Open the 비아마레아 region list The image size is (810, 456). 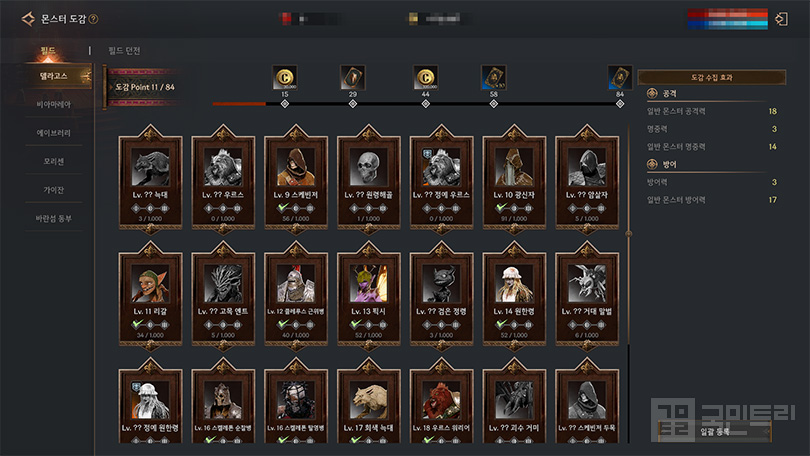[54, 105]
